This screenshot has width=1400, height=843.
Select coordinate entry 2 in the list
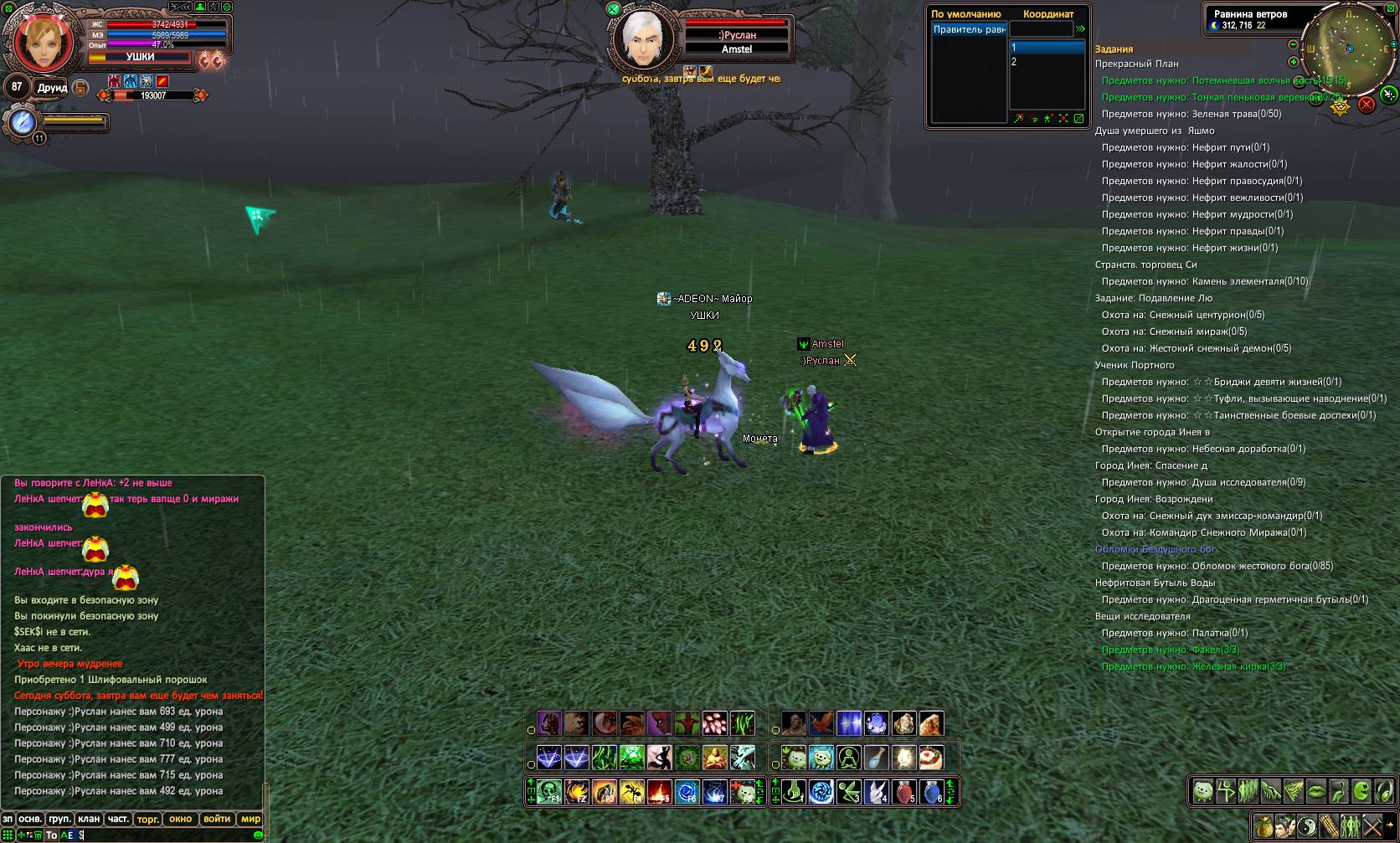tap(1047, 62)
